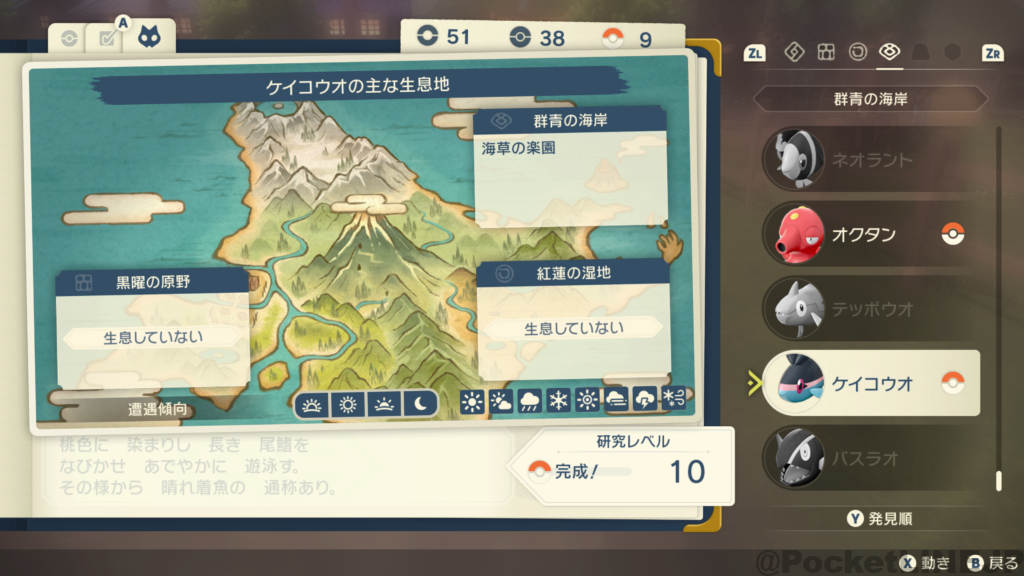Choose the four-square grid area tab

click(826, 52)
